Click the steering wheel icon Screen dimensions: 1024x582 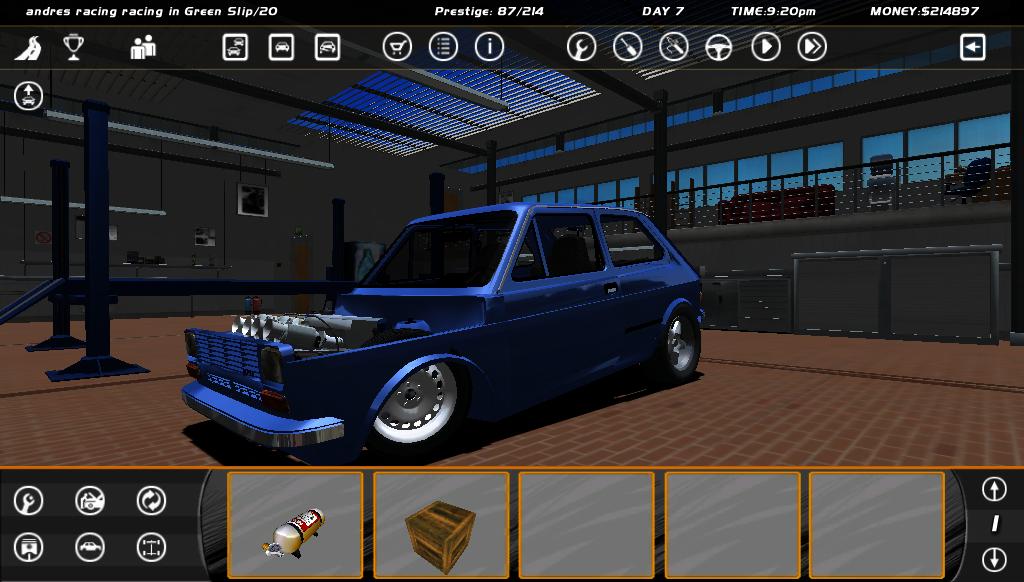[x=719, y=47]
